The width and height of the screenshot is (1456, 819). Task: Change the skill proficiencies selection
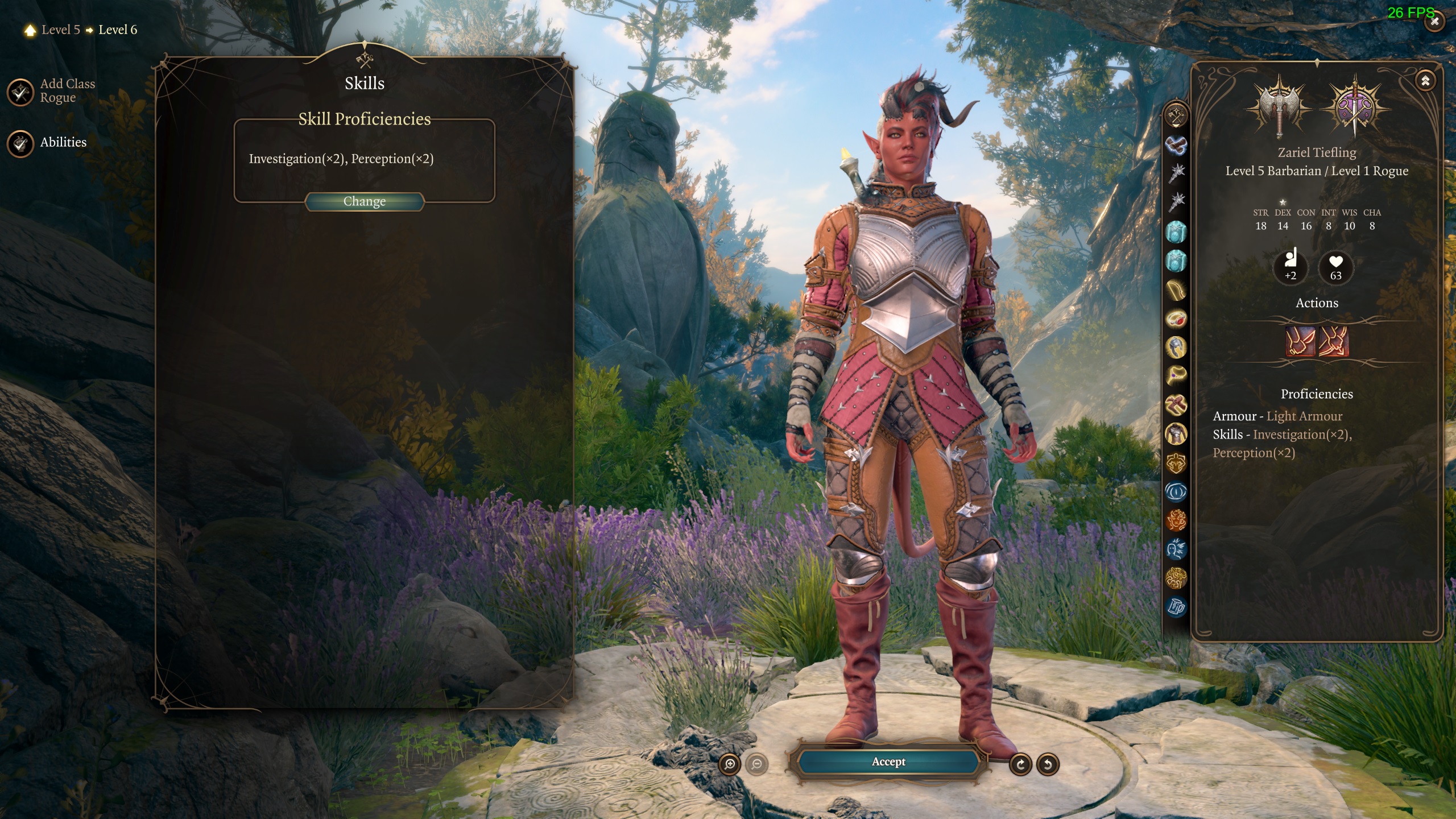click(x=365, y=201)
